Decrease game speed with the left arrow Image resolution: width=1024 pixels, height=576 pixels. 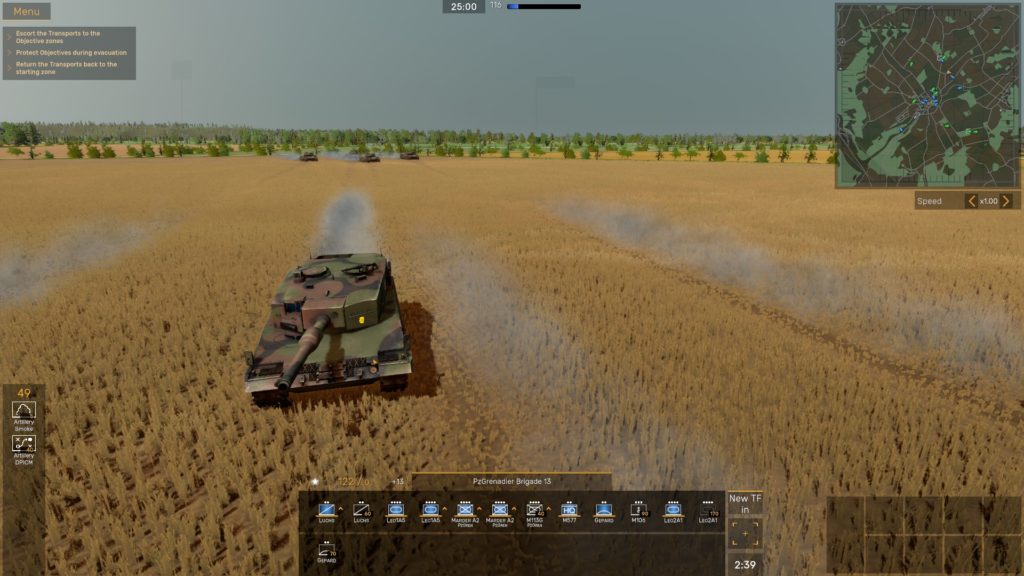click(x=971, y=201)
